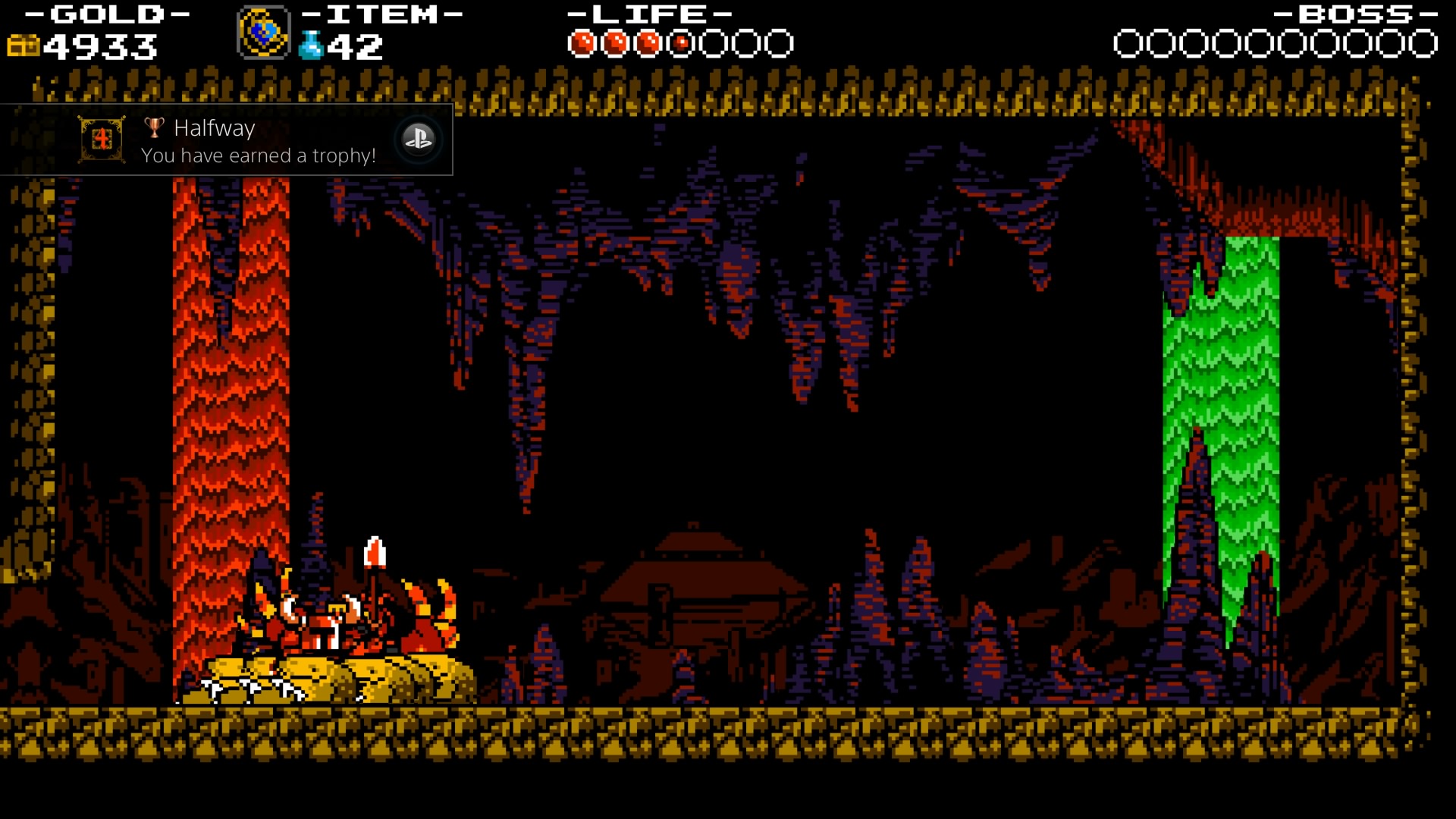Click the gold treasure chest icon

pos(23,47)
